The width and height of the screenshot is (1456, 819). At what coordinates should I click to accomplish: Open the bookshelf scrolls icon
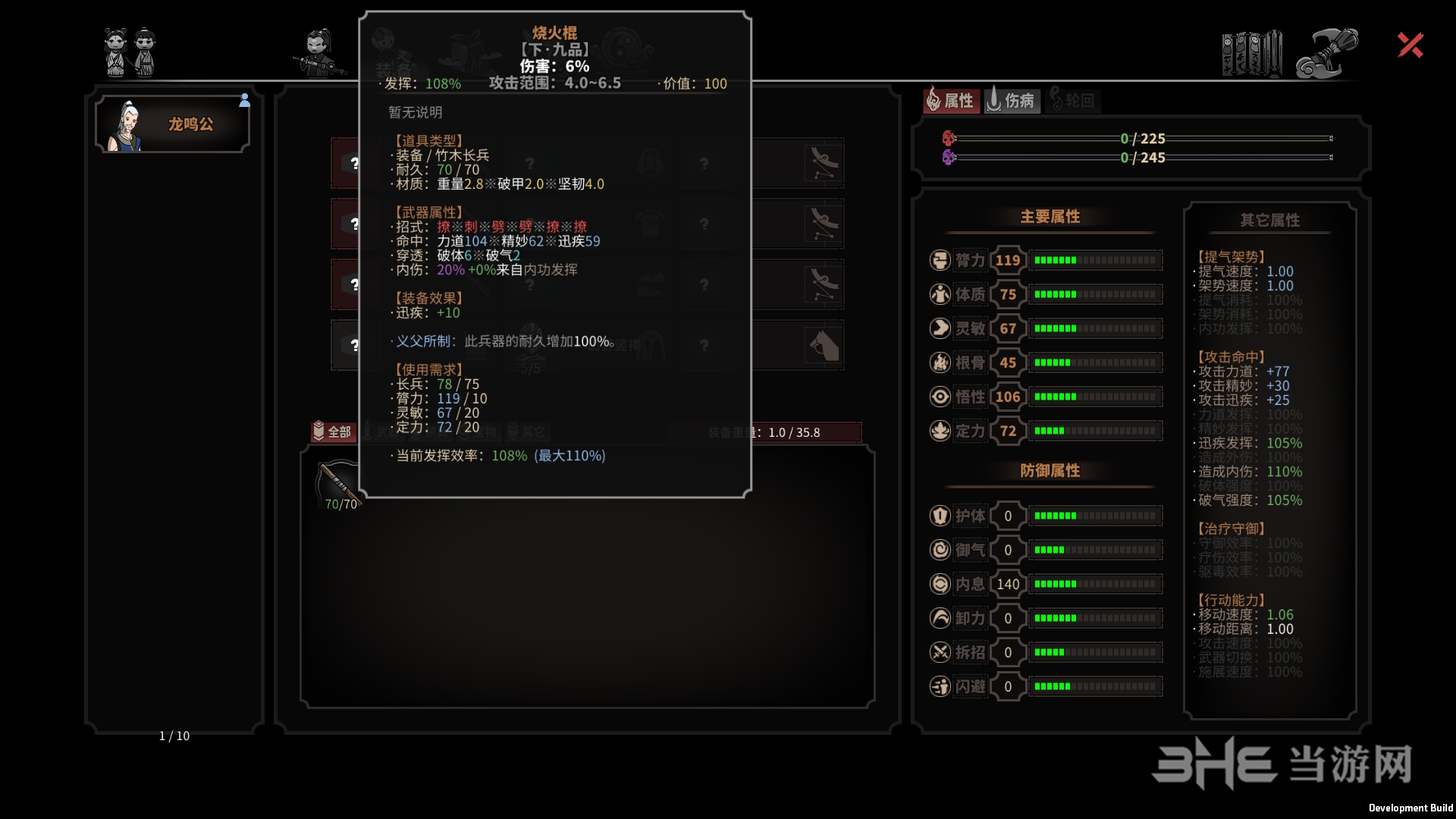[x=1251, y=53]
